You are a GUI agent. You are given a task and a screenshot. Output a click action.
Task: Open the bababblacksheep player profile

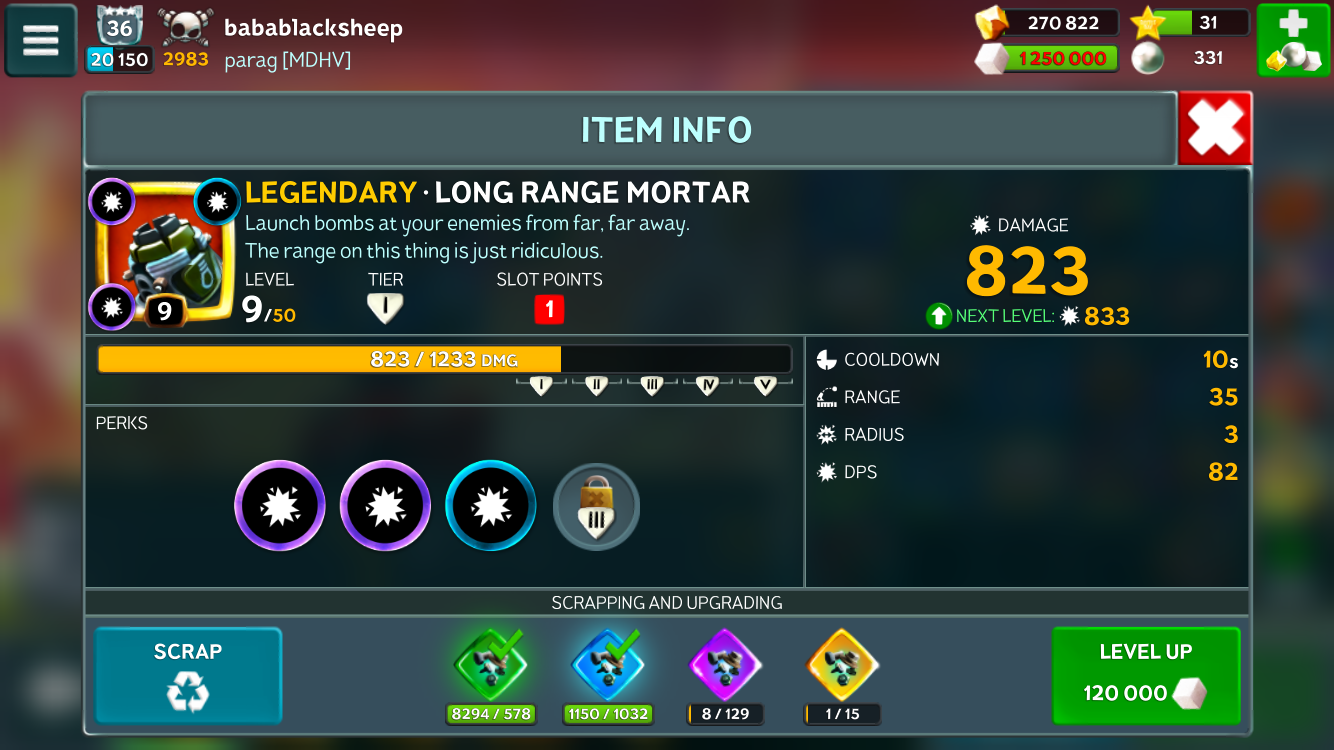click(x=313, y=28)
